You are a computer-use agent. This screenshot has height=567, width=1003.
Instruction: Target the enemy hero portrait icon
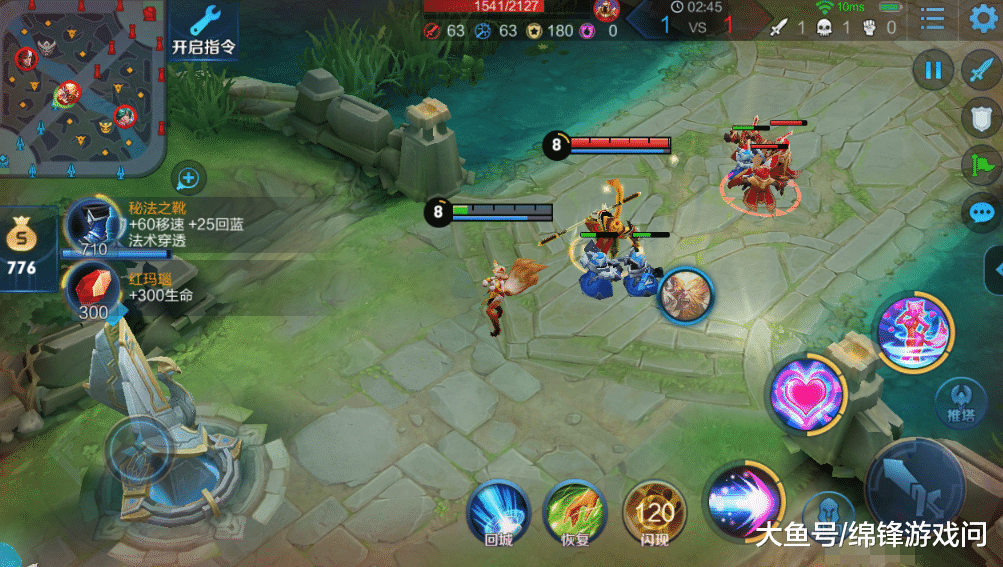685,296
